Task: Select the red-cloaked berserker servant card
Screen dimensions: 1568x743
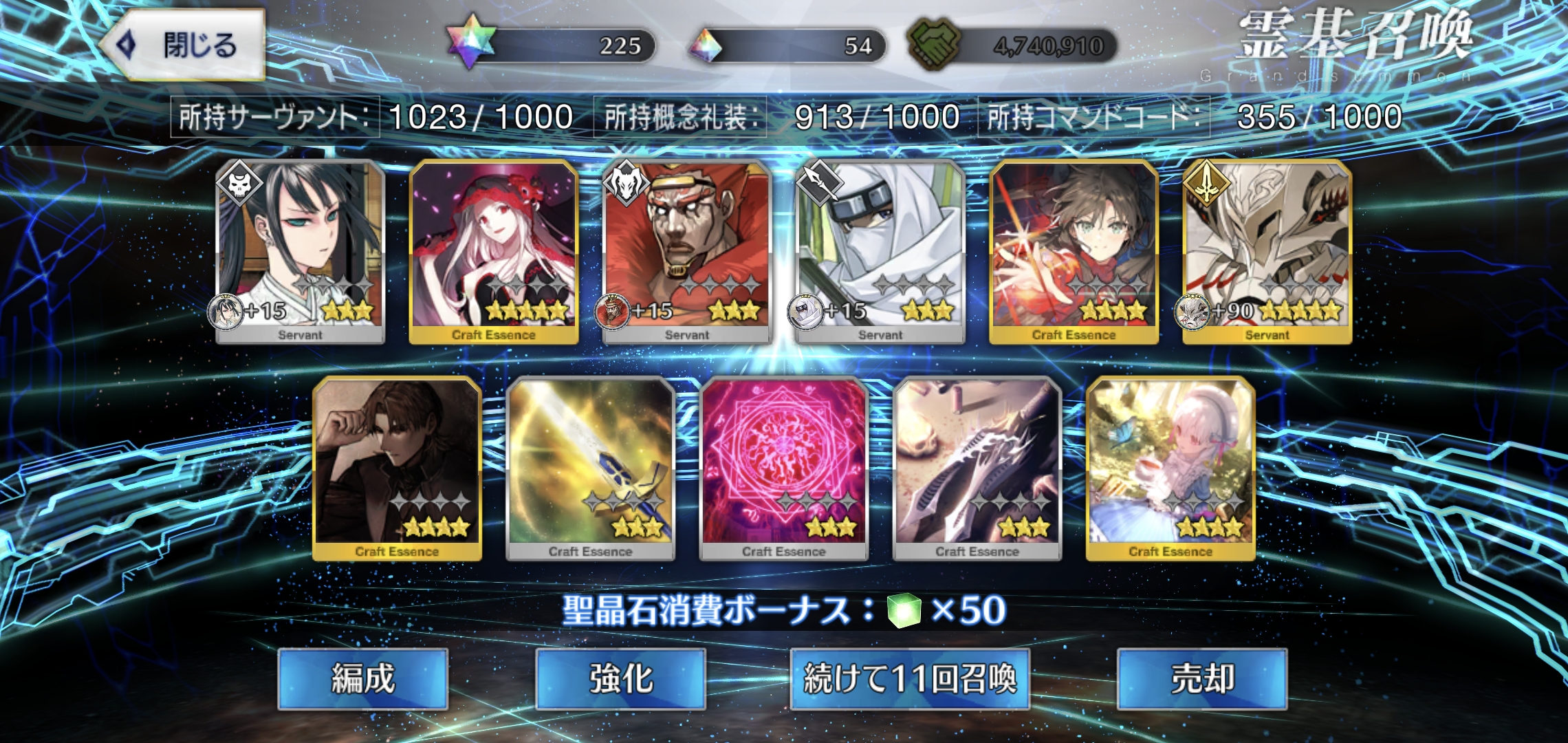Action: [686, 251]
